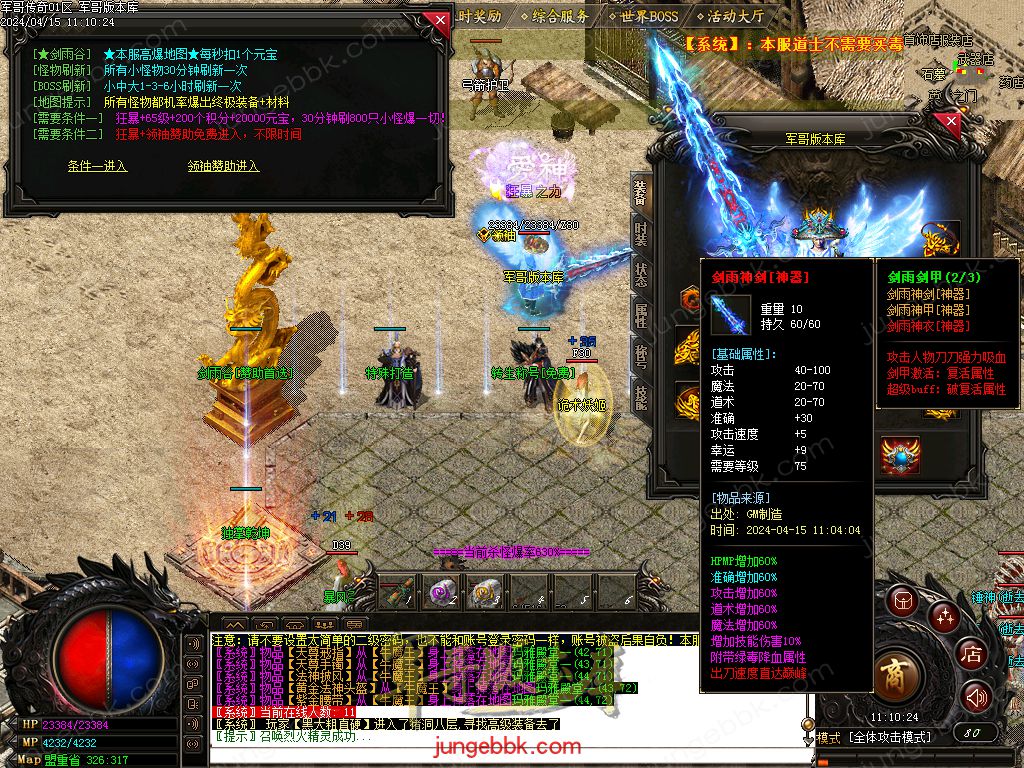This screenshot has height=768, width=1024.
Task: Open 综合服务 top menu
Action: (560, 16)
